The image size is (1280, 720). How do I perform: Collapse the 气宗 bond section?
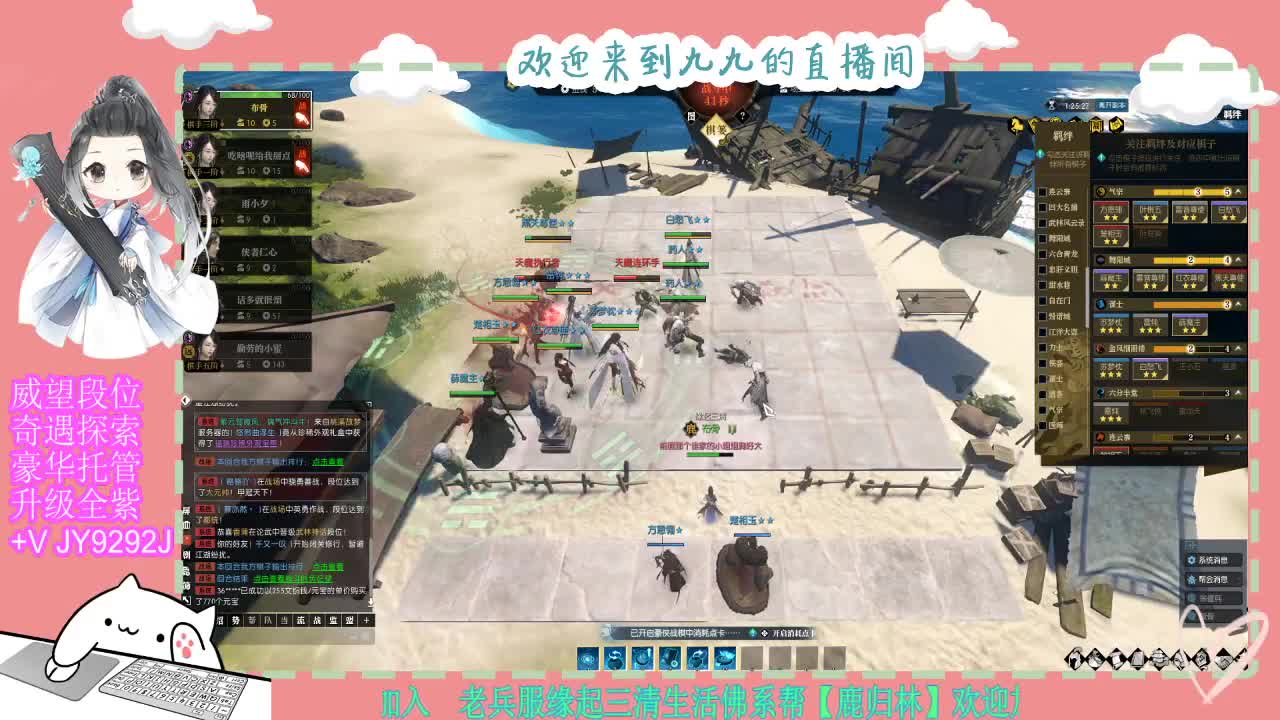(x=1237, y=190)
